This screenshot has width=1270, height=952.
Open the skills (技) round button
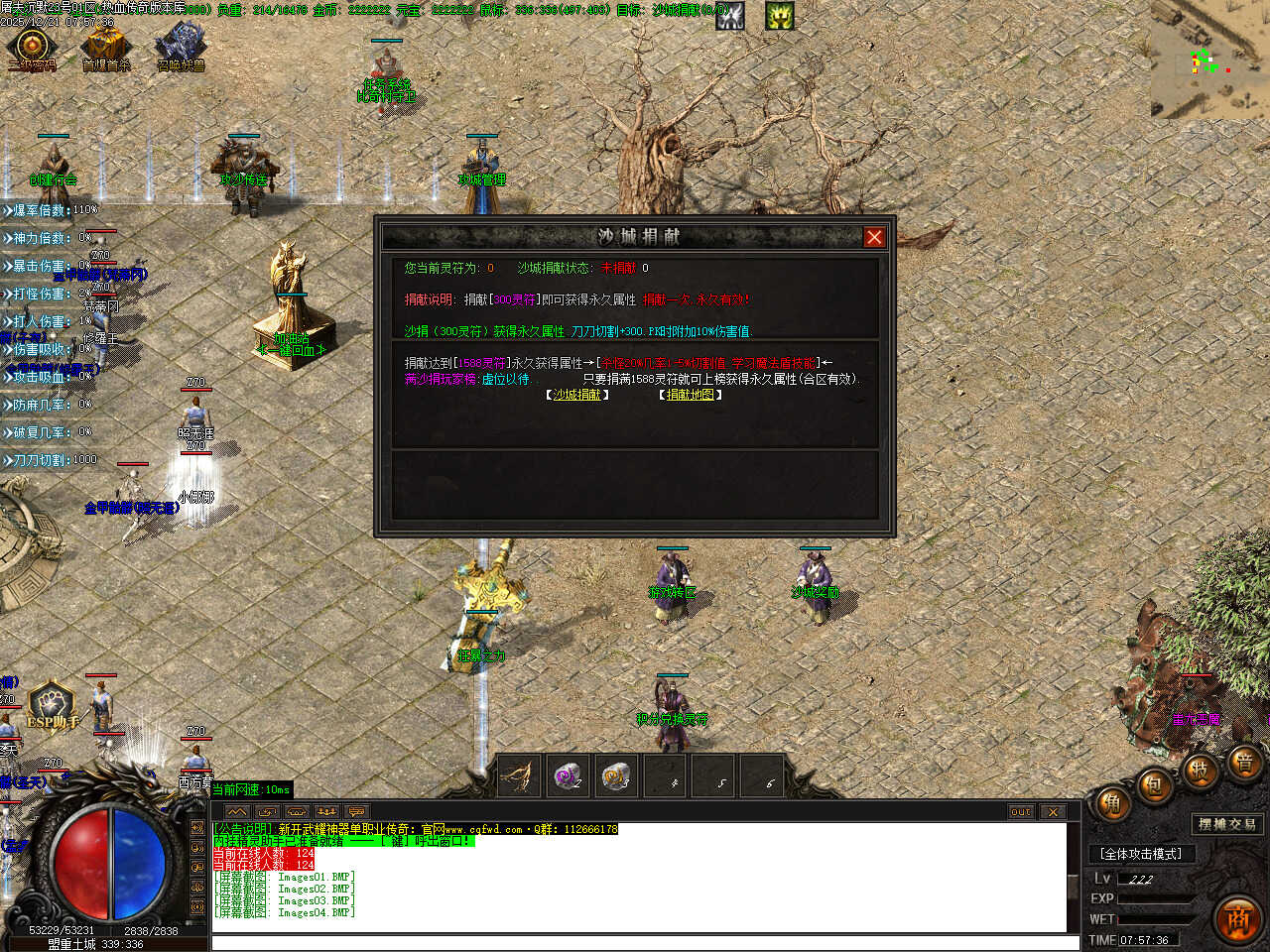pyautogui.click(x=1200, y=771)
